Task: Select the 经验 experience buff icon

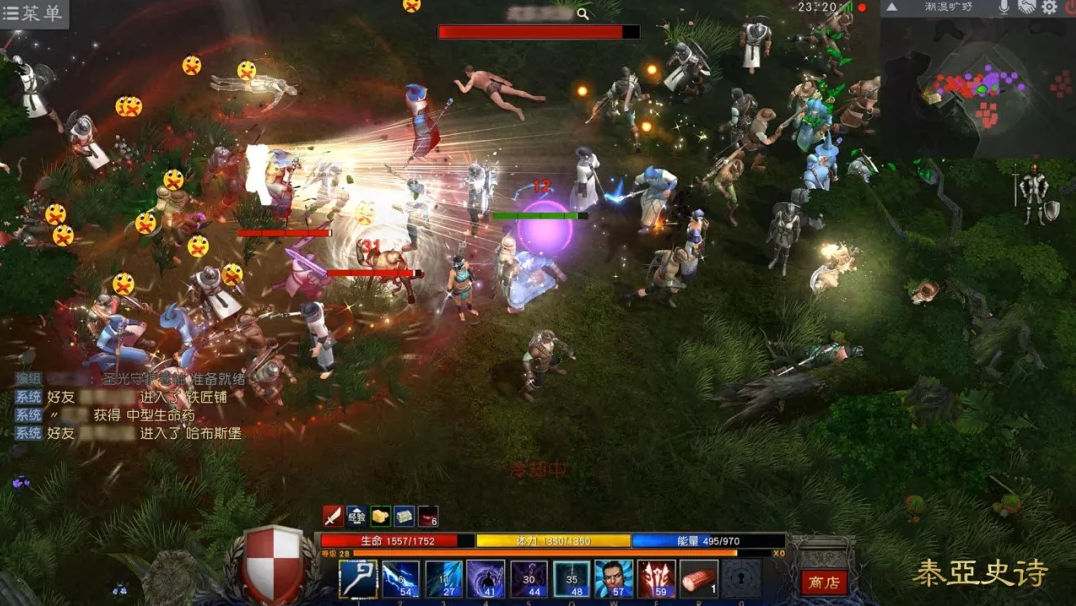Action: point(356,516)
